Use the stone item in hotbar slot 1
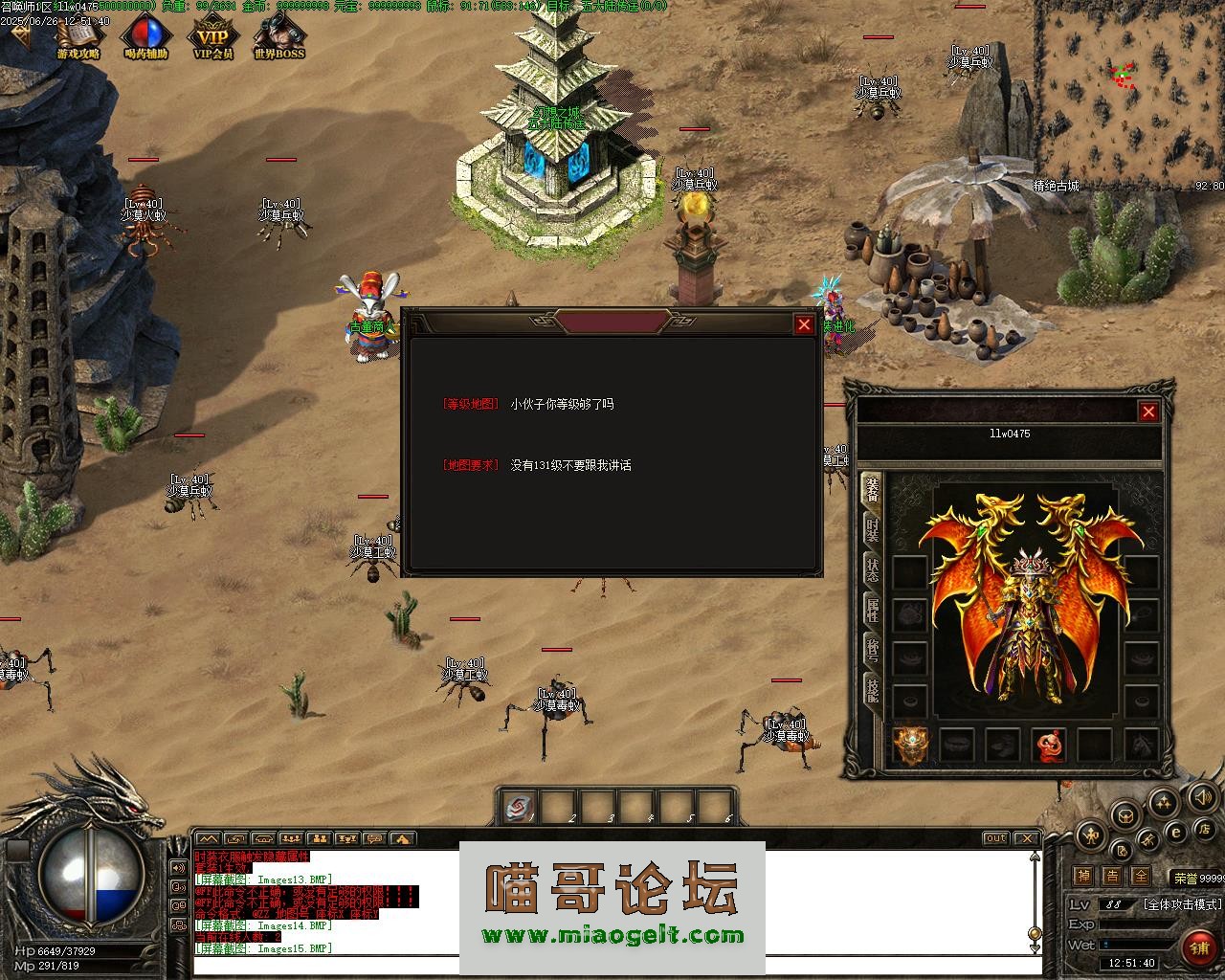Screen dimensions: 1225x980 point(521,807)
